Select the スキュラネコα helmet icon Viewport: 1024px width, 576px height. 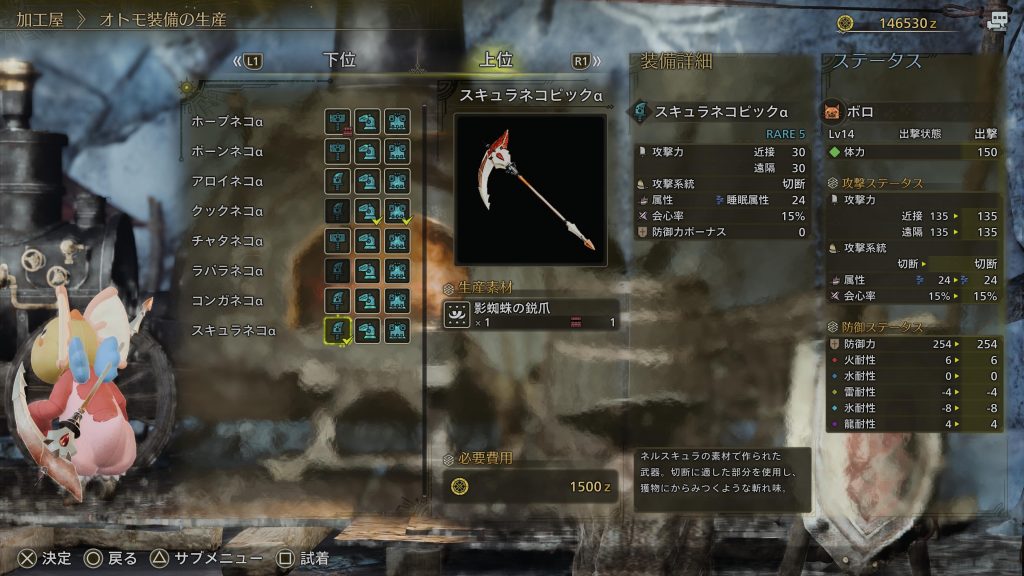point(368,331)
